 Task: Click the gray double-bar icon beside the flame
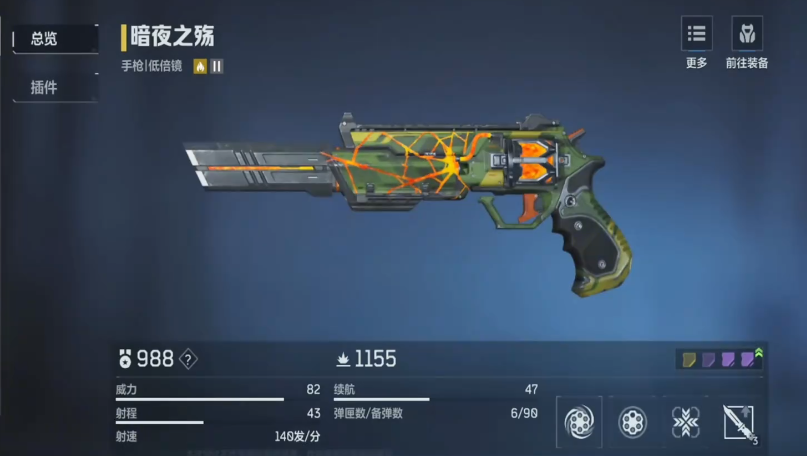(x=216, y=67)
